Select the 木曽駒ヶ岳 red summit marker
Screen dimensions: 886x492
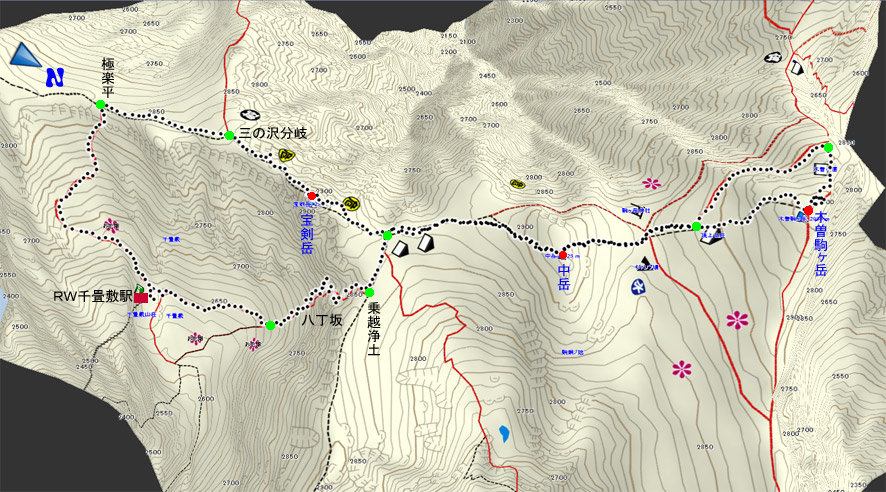[808, 210]
